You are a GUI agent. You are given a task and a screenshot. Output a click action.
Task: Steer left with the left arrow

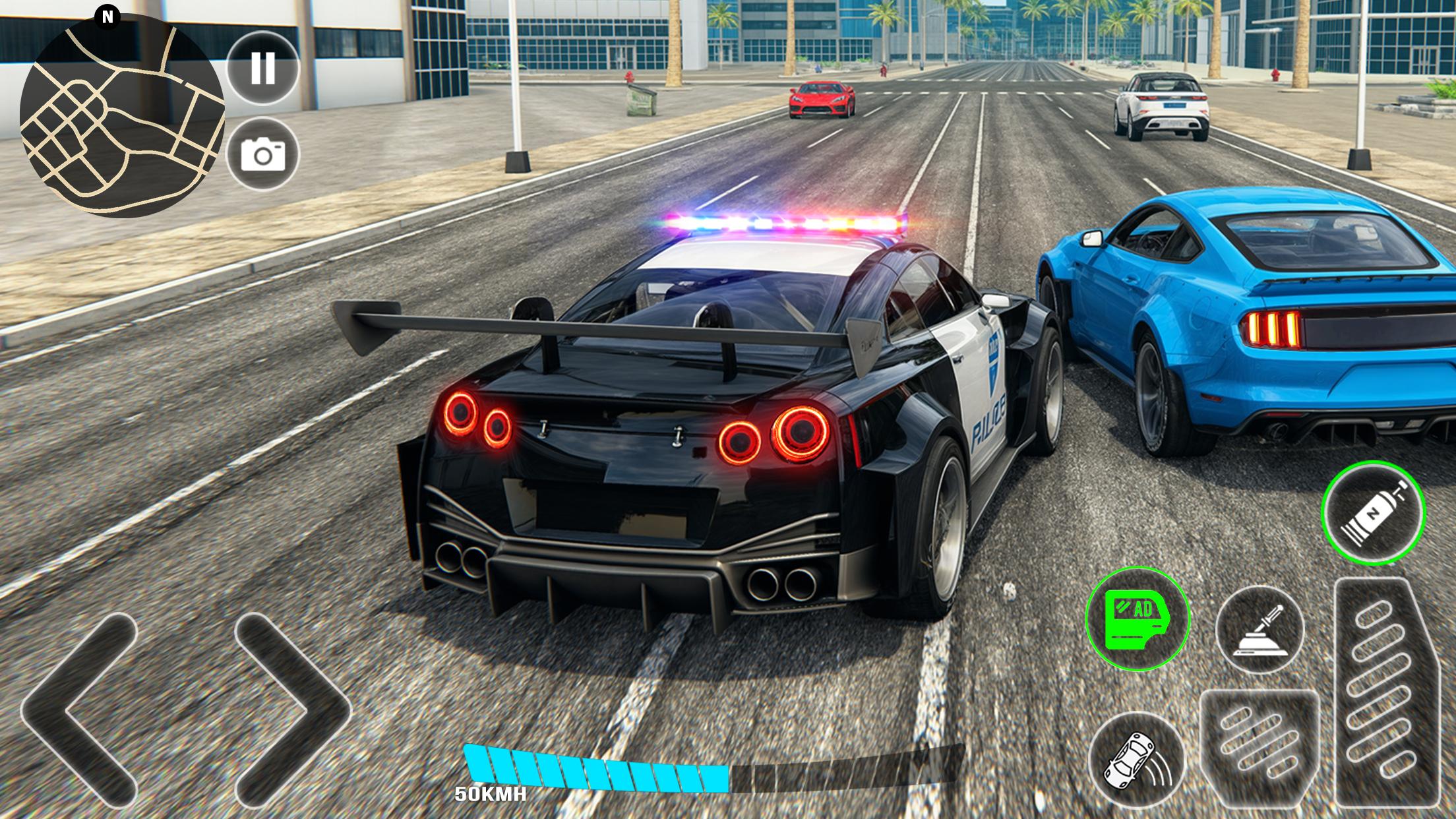click(78, 708)
